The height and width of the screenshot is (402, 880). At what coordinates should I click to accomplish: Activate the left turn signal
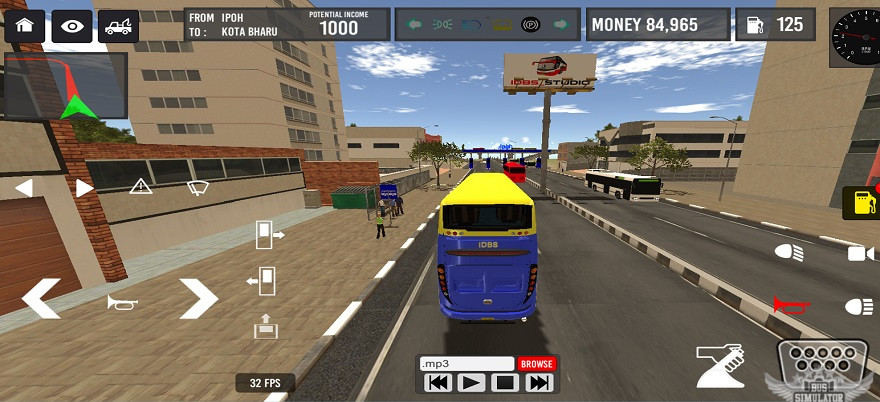[24, 187]
